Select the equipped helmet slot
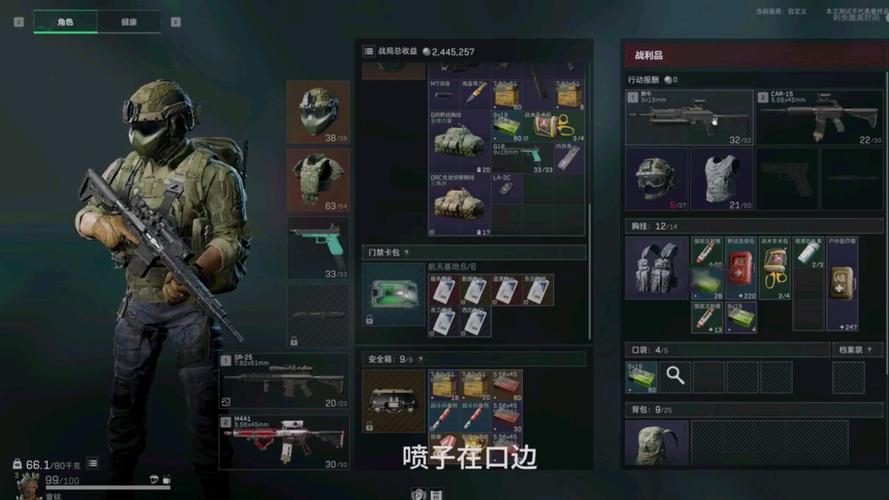This screenshot has height=500, width=889. pos(318,111)
